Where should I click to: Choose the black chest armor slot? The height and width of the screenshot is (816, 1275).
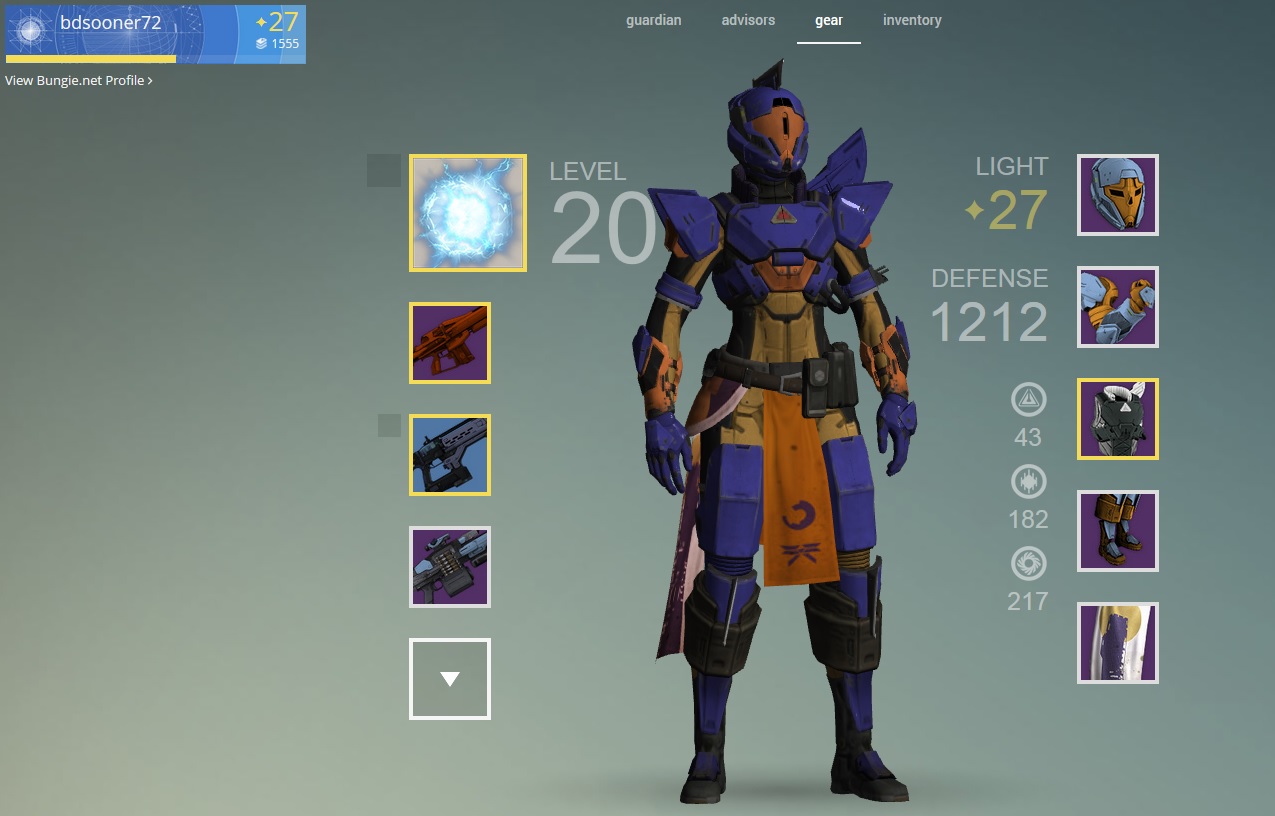(1118, 419)
